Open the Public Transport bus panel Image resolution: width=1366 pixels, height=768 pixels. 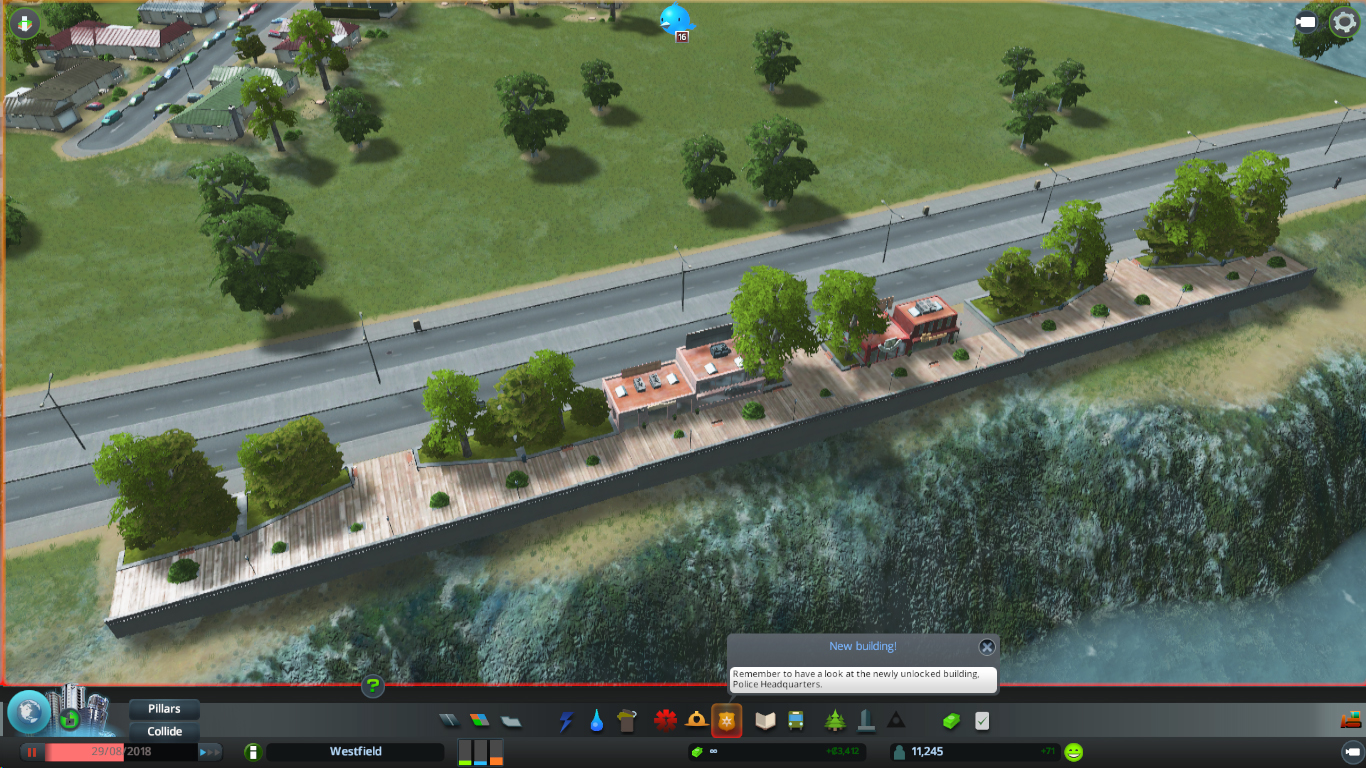pos(795,719)
